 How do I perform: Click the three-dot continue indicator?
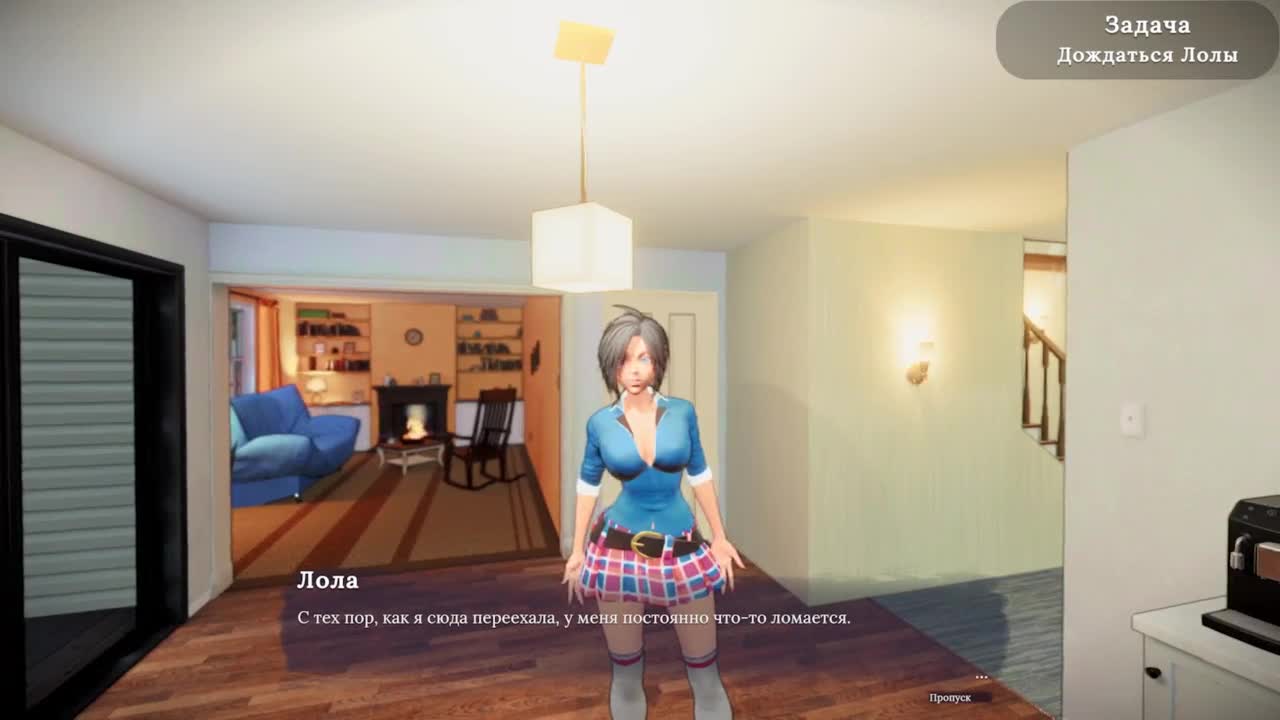tap(981, 678)
